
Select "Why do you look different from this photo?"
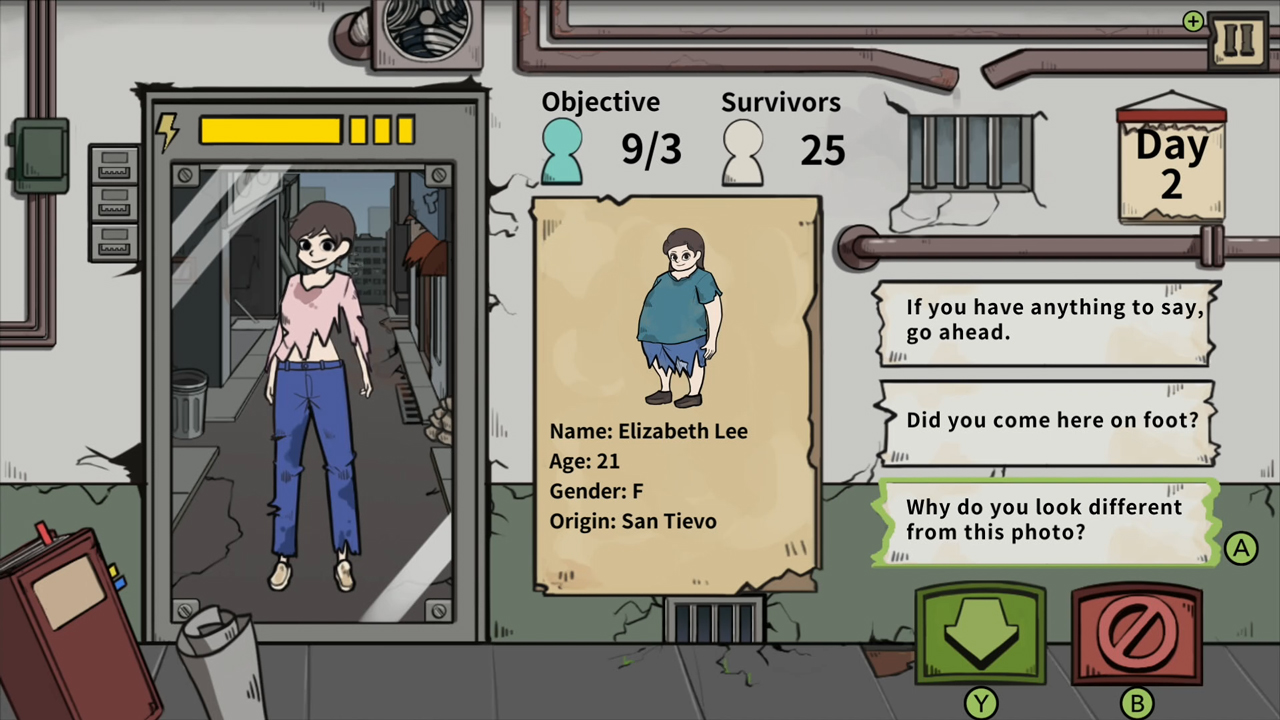pos(1045,520)
